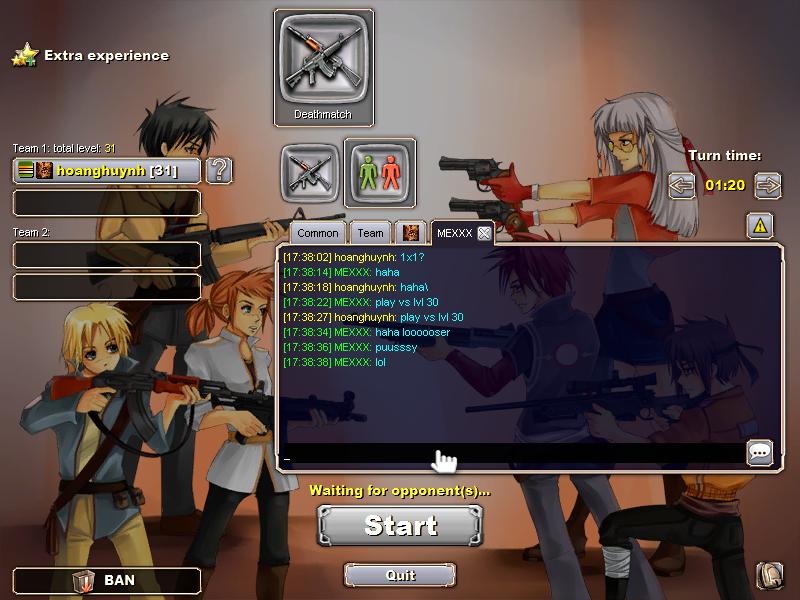
Task: Click the yellow warning triangle icon
Action: (760, 227)
